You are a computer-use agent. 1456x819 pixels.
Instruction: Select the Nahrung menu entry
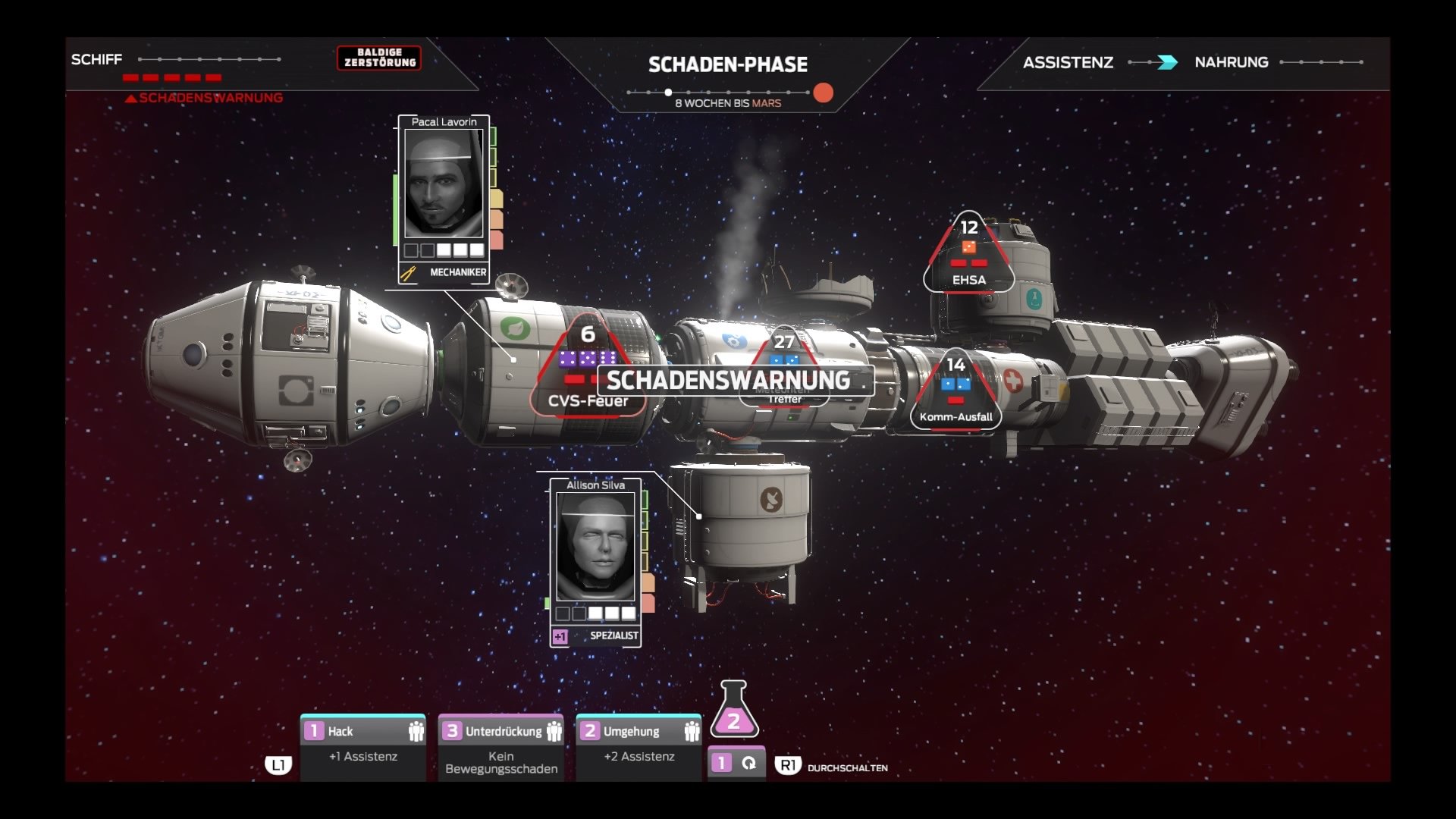[x=1231, y=62]
